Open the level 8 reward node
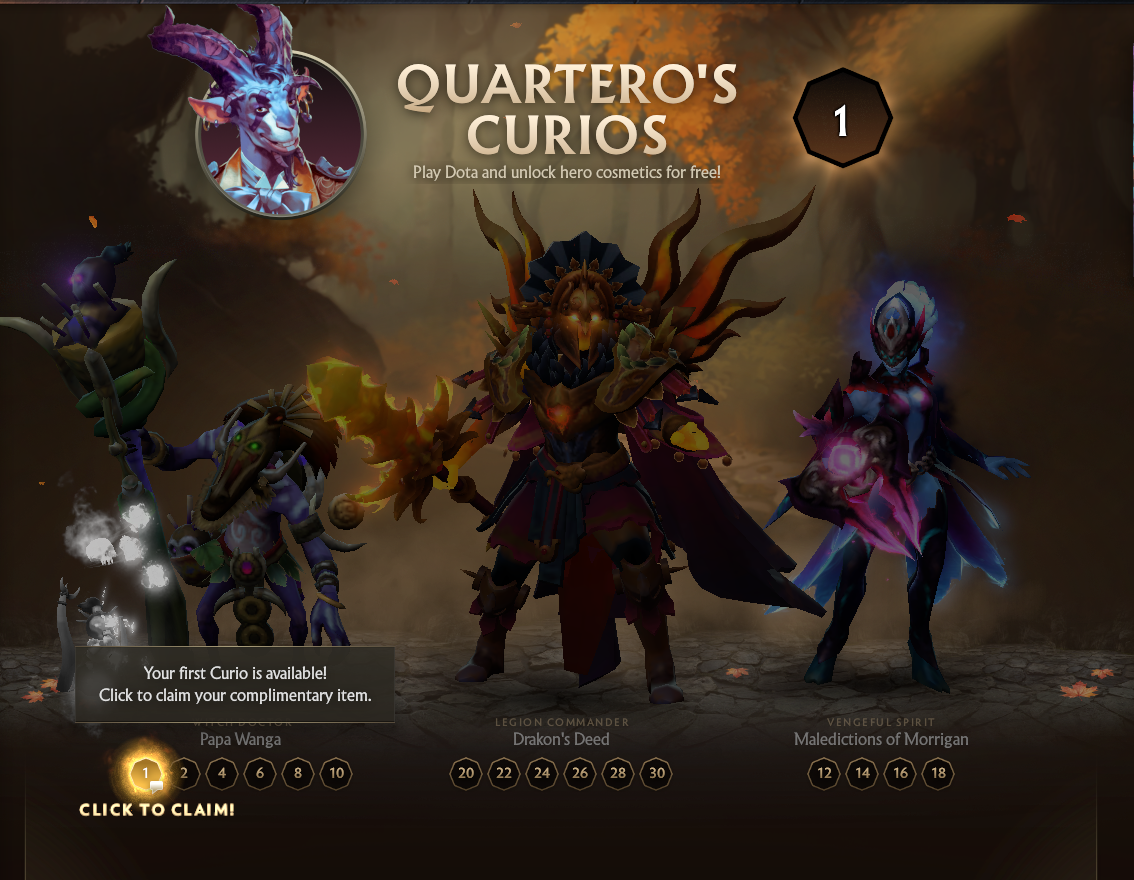 pos(298,773)
